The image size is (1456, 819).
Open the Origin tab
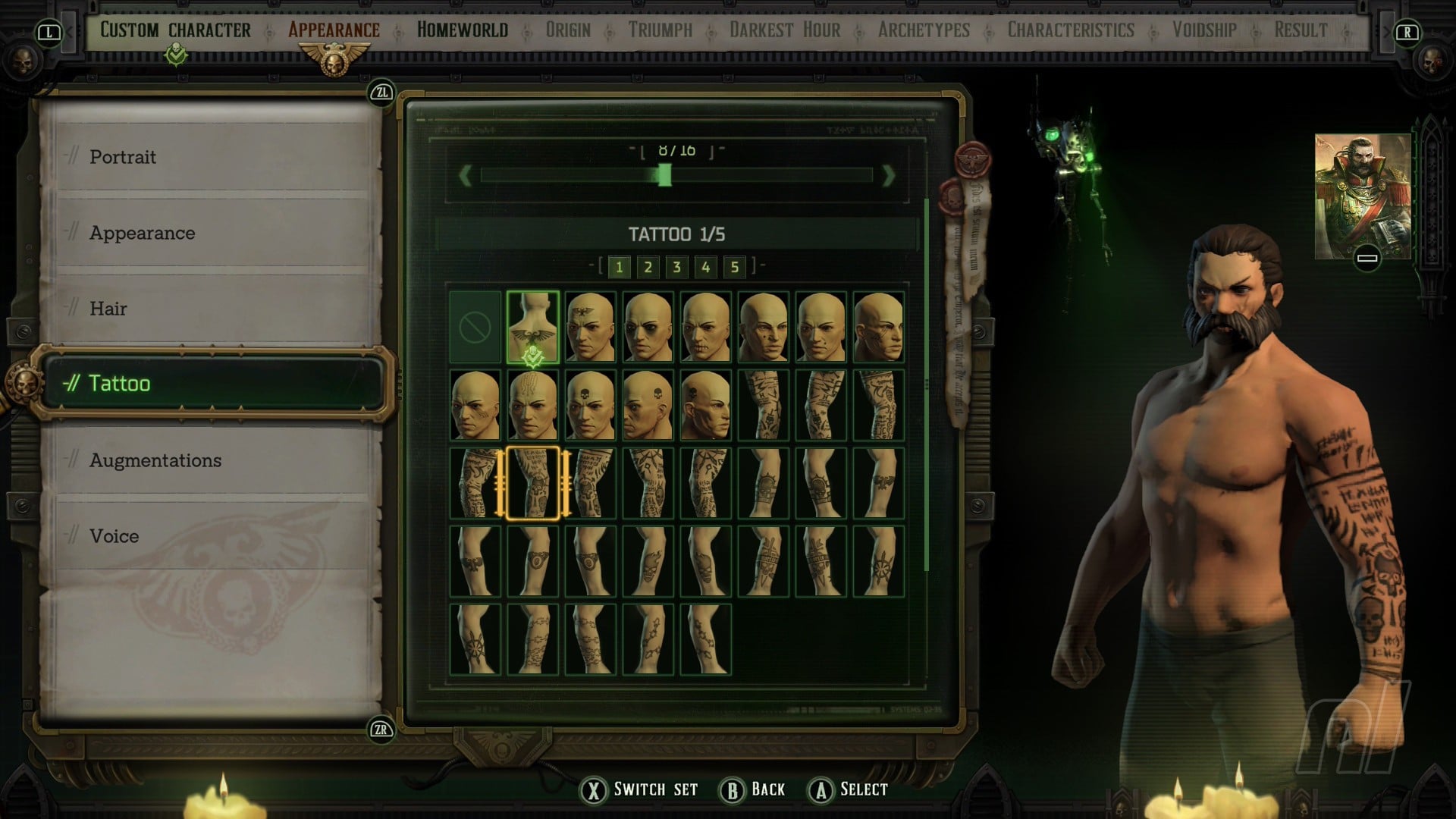coord(568,30)
